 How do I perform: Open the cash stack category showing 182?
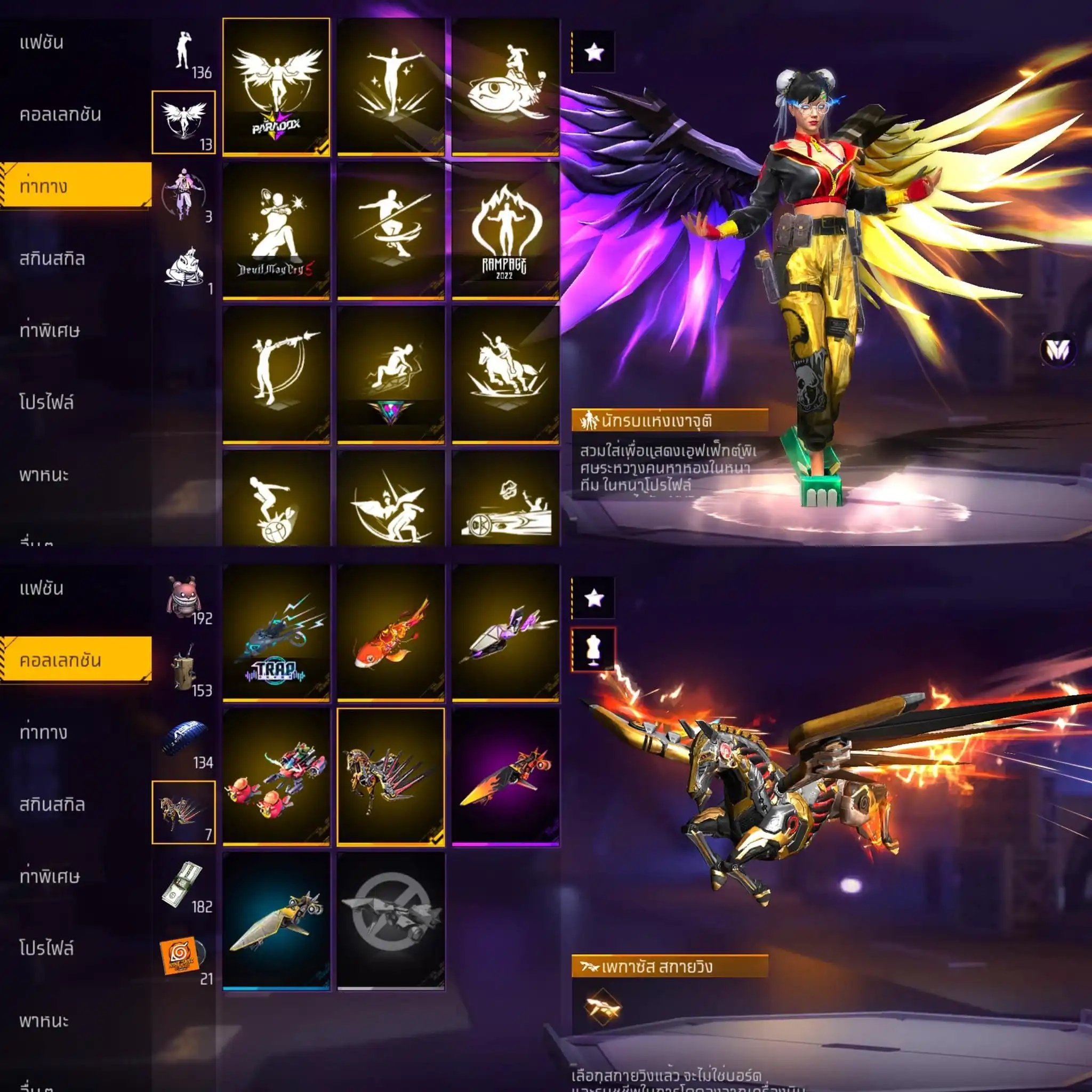pos(184,886)
